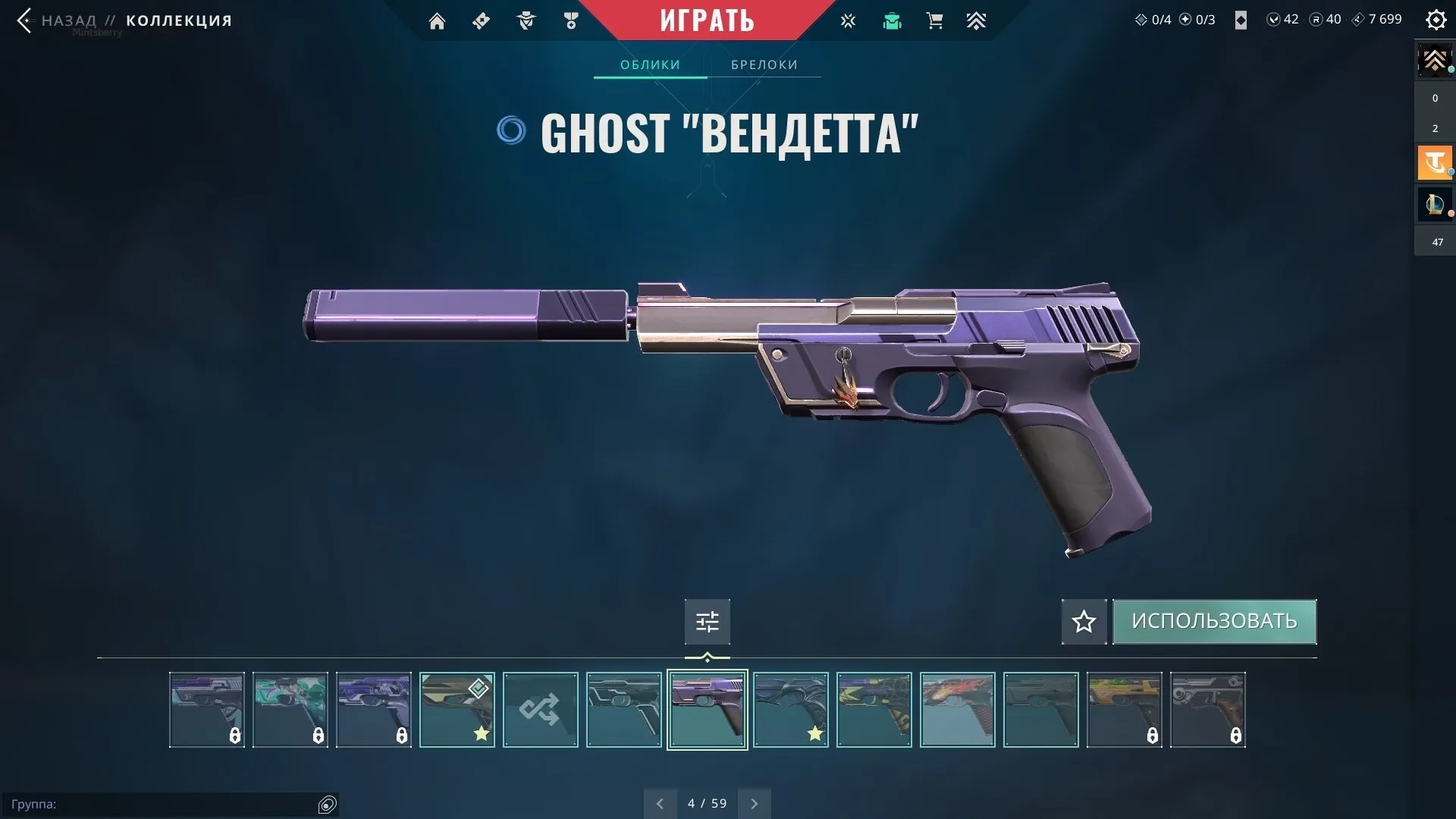The height and width of the screenshot is (819, 1456).
Task: Open the skin variants slider panel
Action: 707,621
